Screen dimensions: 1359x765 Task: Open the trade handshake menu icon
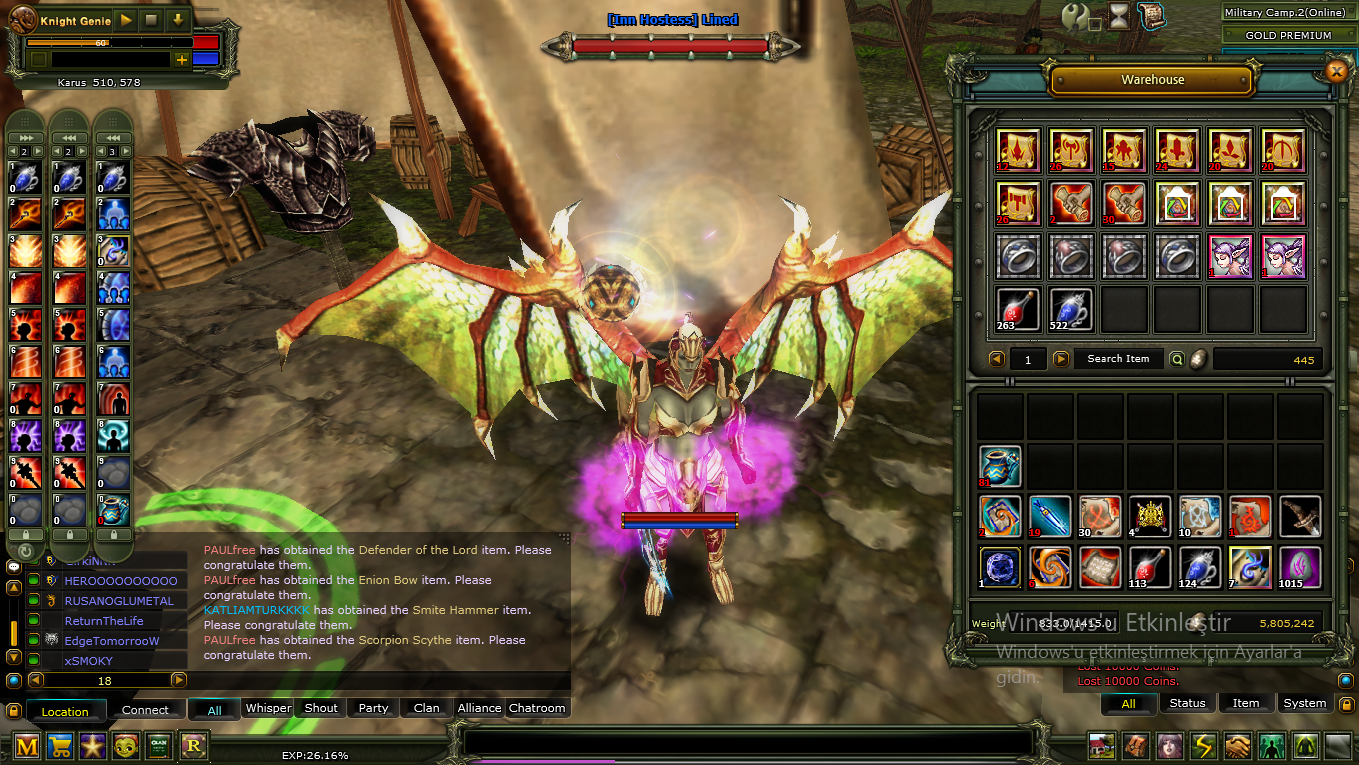tap(1238, 746)
